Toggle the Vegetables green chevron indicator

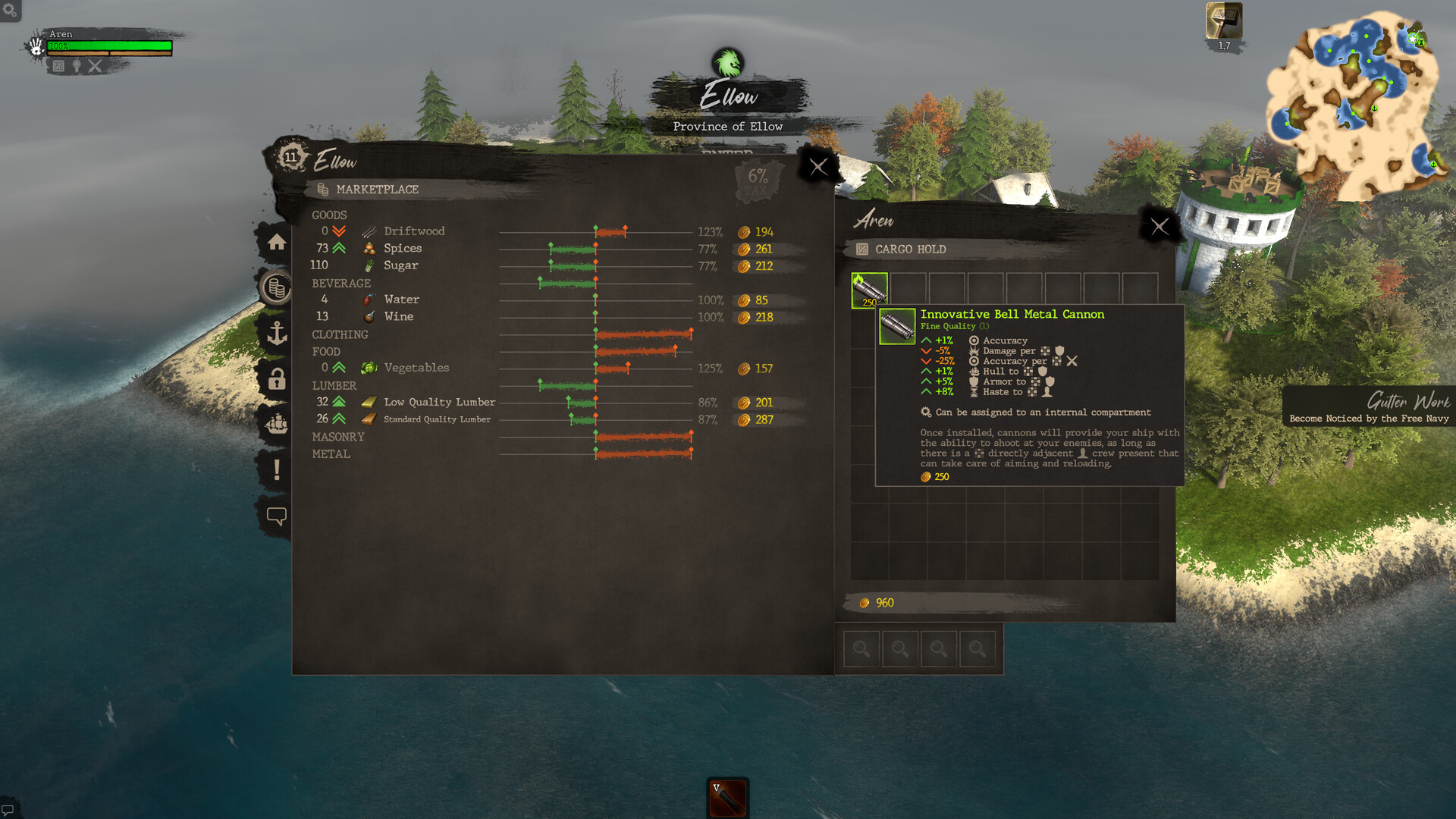[339, 367]
